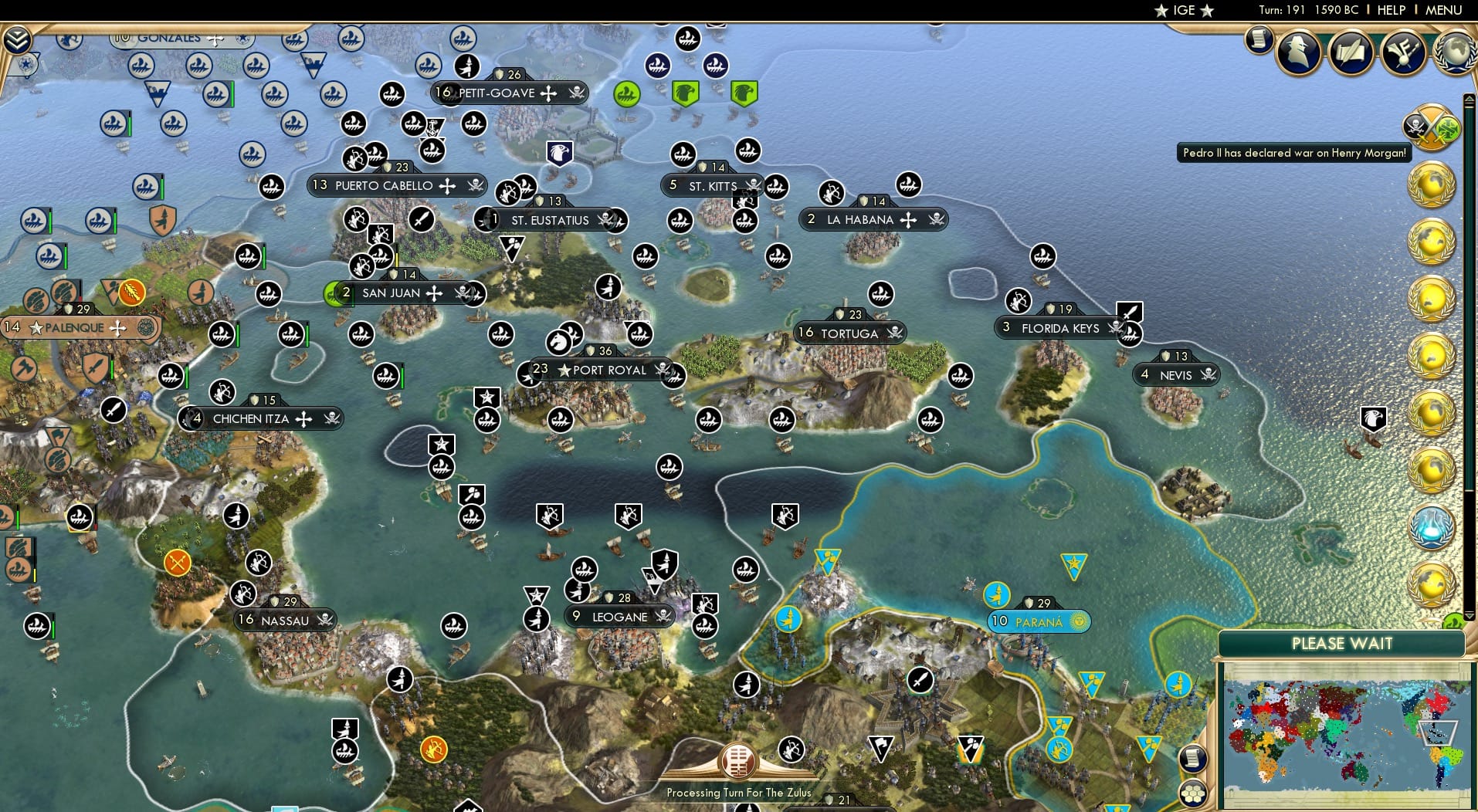The height and width of the screenshot is (812, 1478).
Task: Open the culture overview icon in top bar
Action: (x=1402, y=50)
